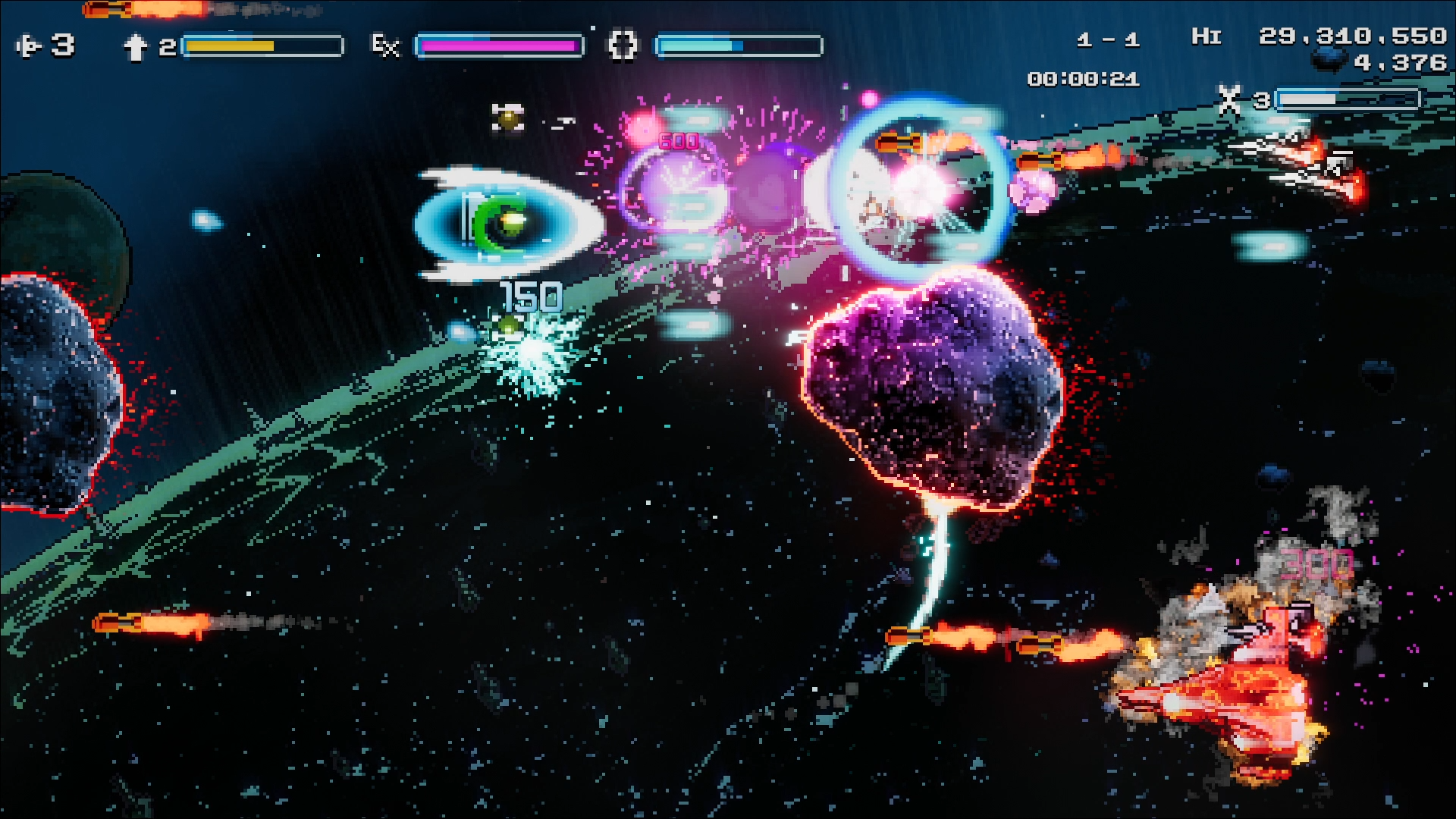Select the up-arrow weapon level icon
Viewport: 1456px width, 819px height.
pyautogui.click(x=136, y=47)
